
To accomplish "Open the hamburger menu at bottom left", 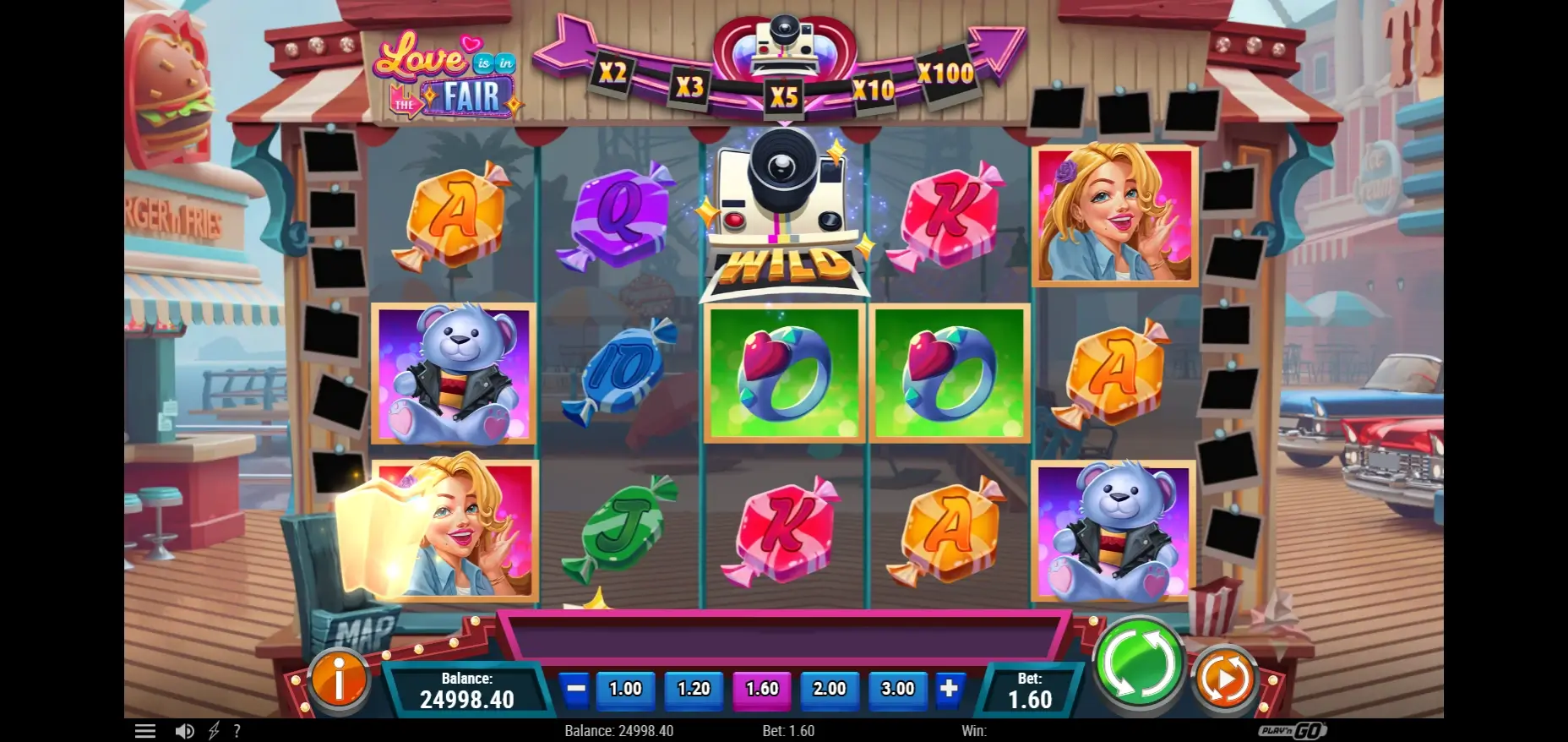I will pyautogui.click(x=145, y=730).
